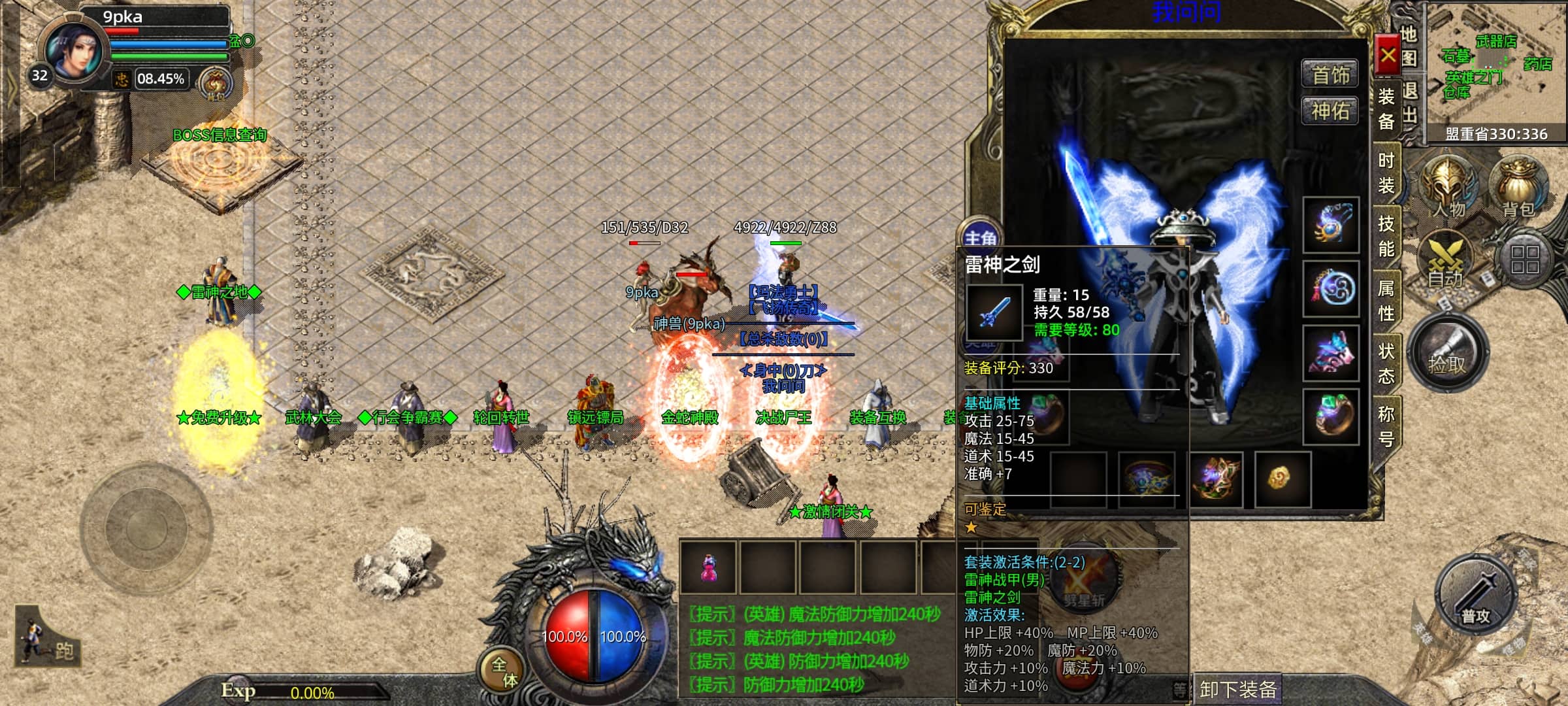Use the 普攻 normal attack button

(x=1475, y=596)
